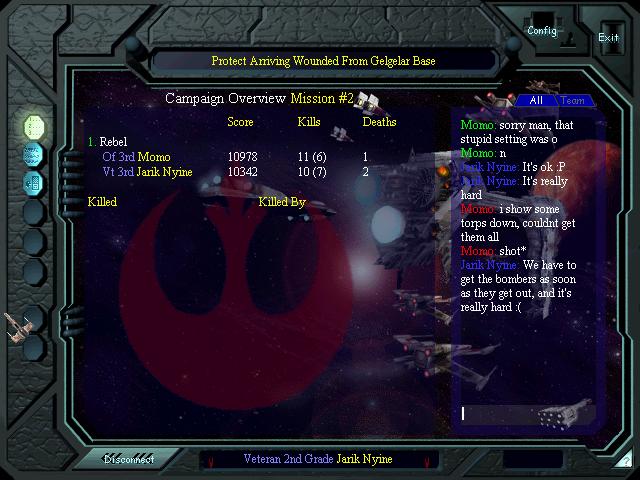Click the arrow and document sidebar icon
This screenshot has height=480, width=640.
pyautogui.click(x=34, y=183)
